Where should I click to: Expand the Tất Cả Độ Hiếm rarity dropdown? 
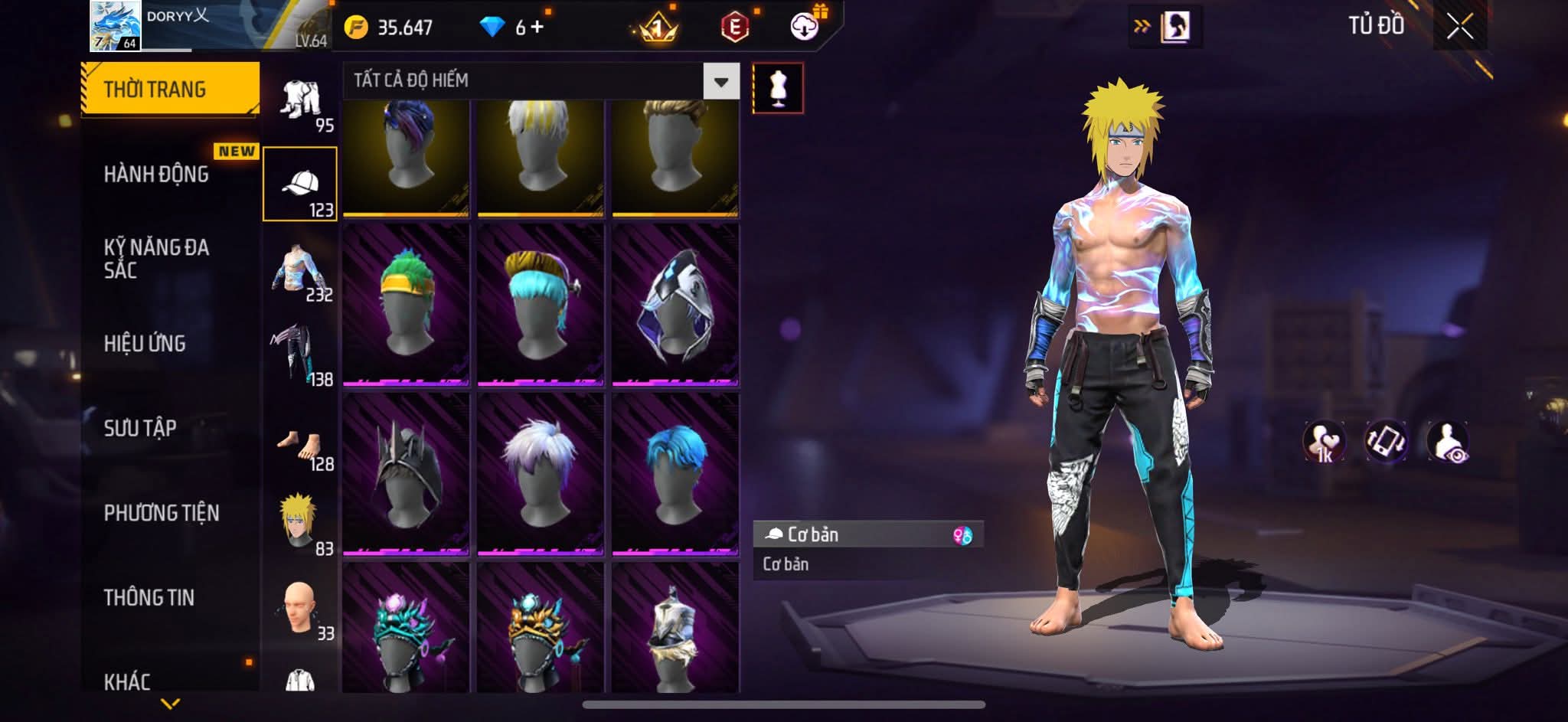pos(720,81)
